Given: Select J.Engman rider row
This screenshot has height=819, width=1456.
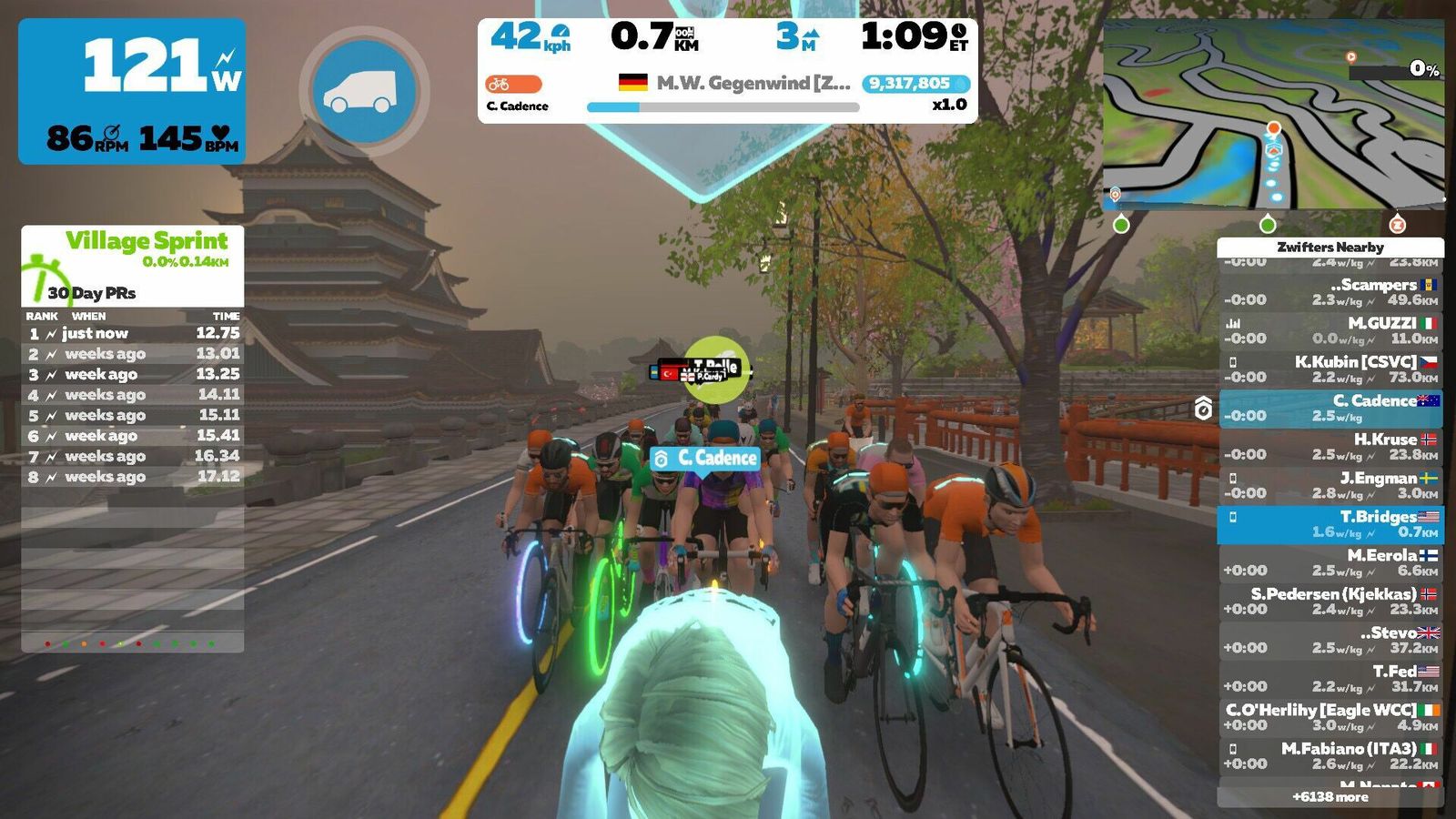Looking at the screenshot, I should click(x=1330, y=485).
